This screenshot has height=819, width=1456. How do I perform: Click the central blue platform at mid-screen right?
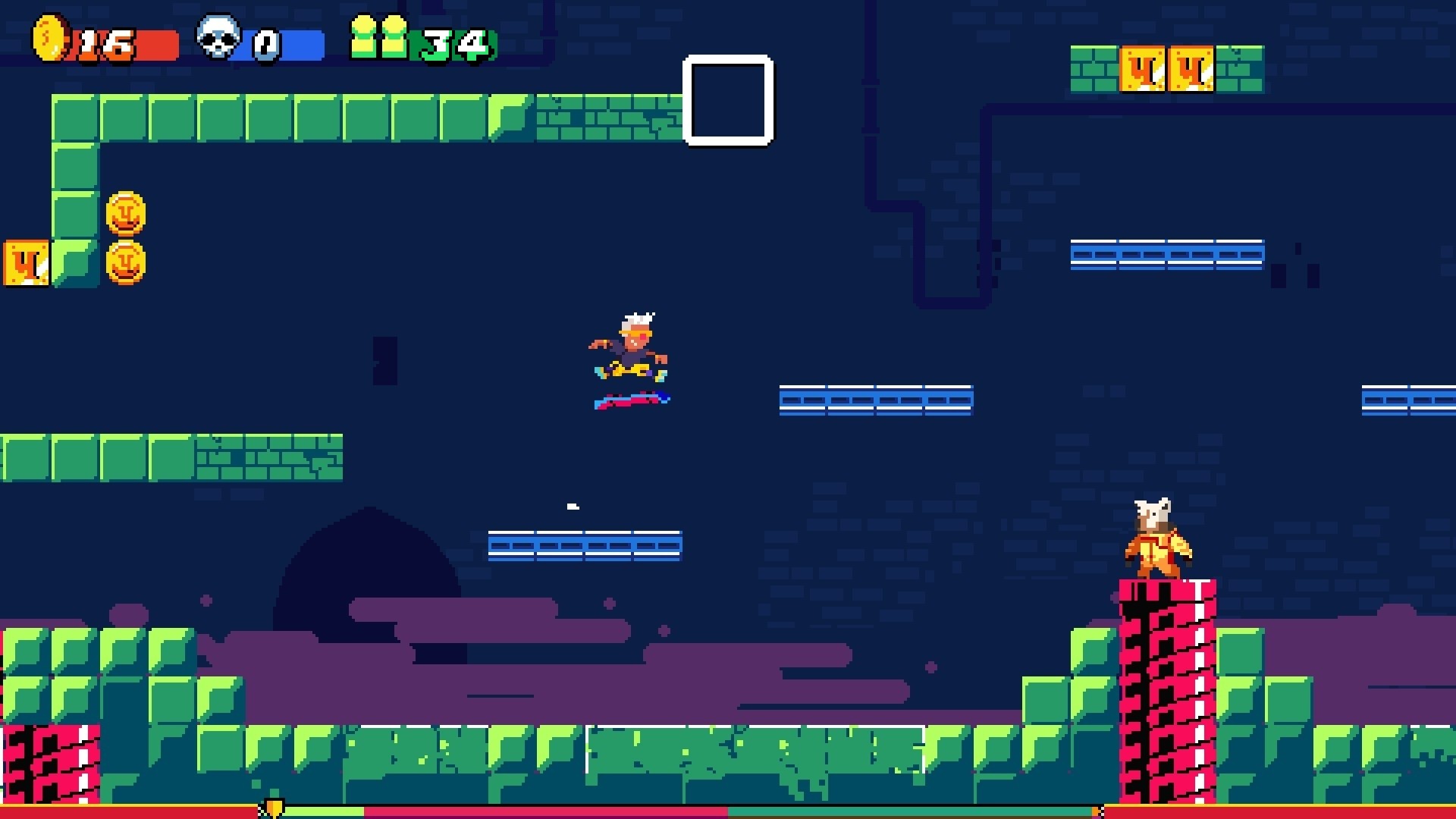pyautogui.click(x=876, y=400)
